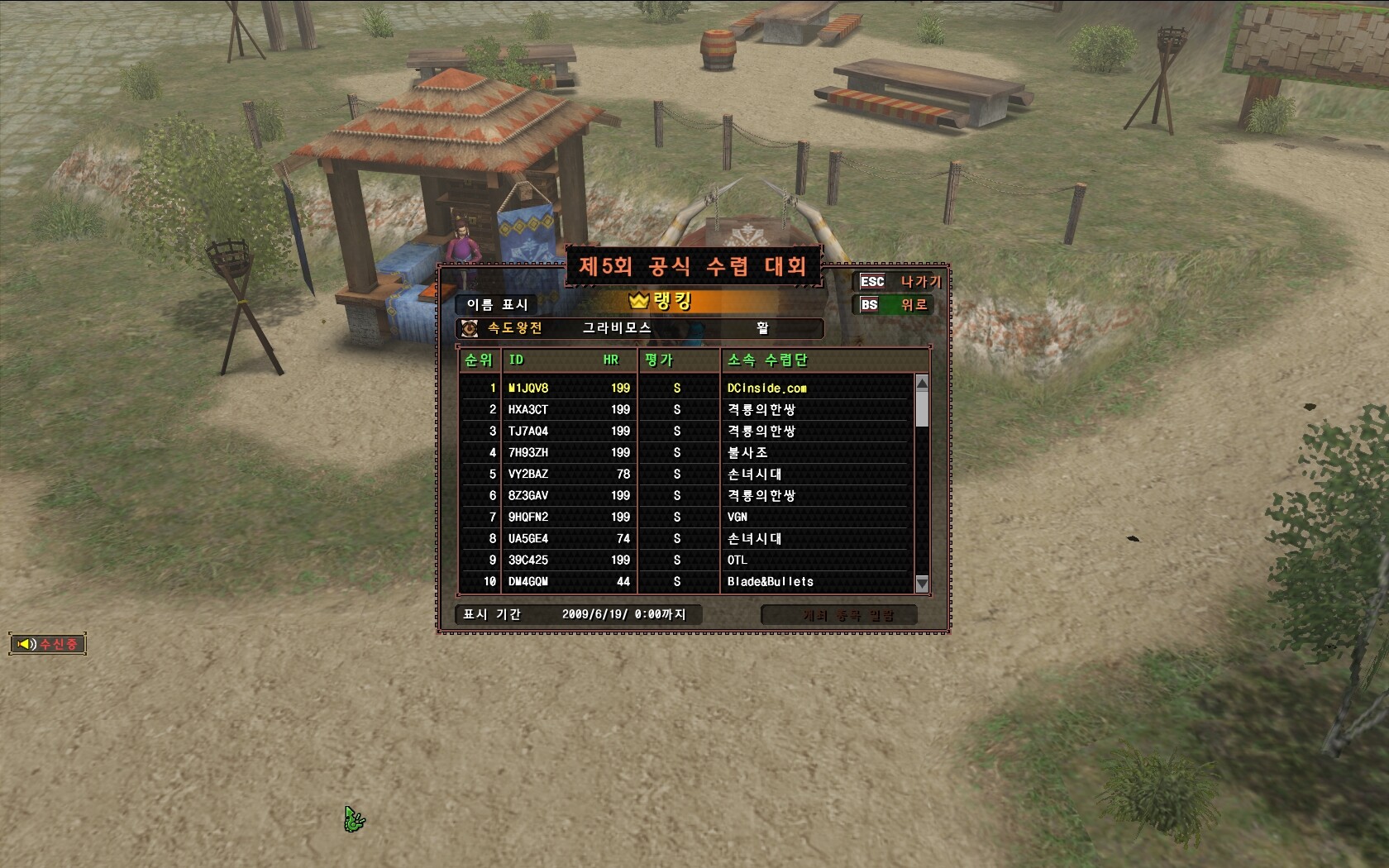The width and height of the screenshot is (1389, 868).
Task: Click the 수신중 speaker indicator
Action: click(x=48, y=643)
